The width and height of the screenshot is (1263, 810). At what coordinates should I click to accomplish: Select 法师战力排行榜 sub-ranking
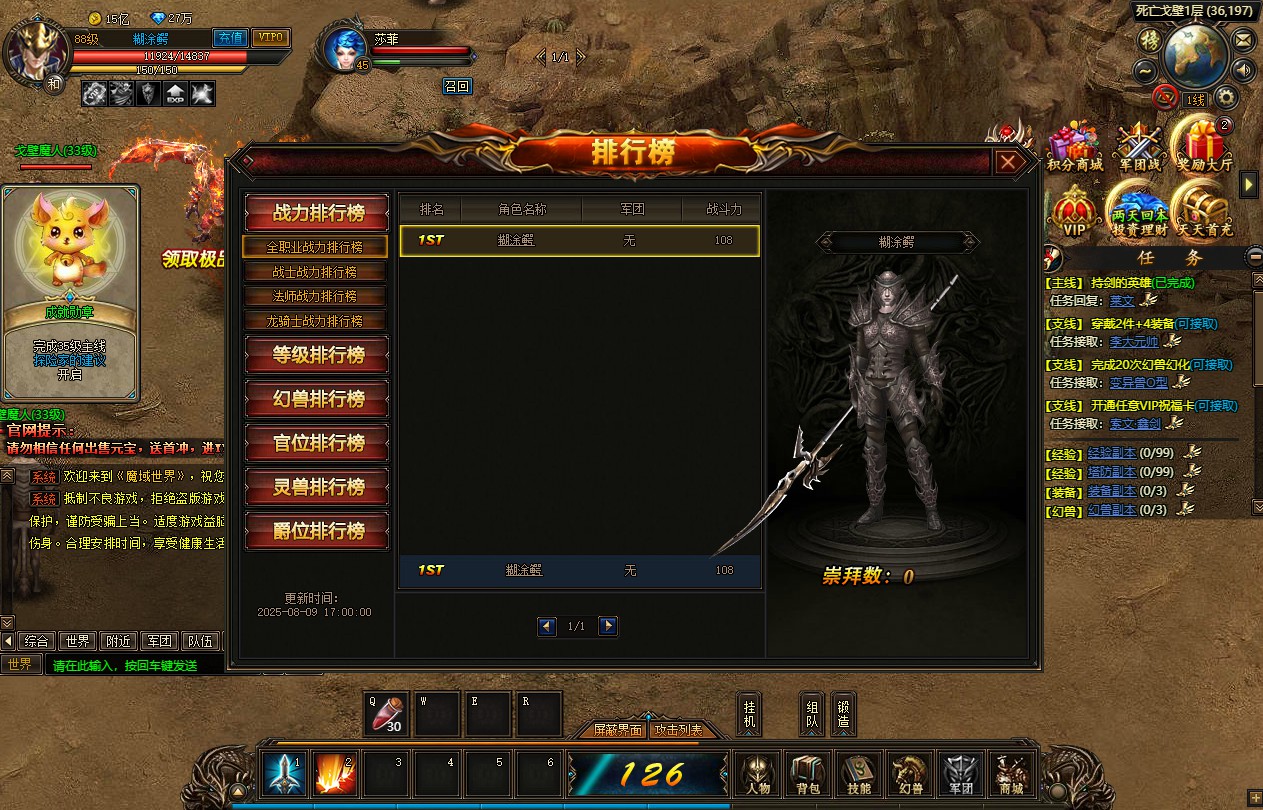click(315, 296)
